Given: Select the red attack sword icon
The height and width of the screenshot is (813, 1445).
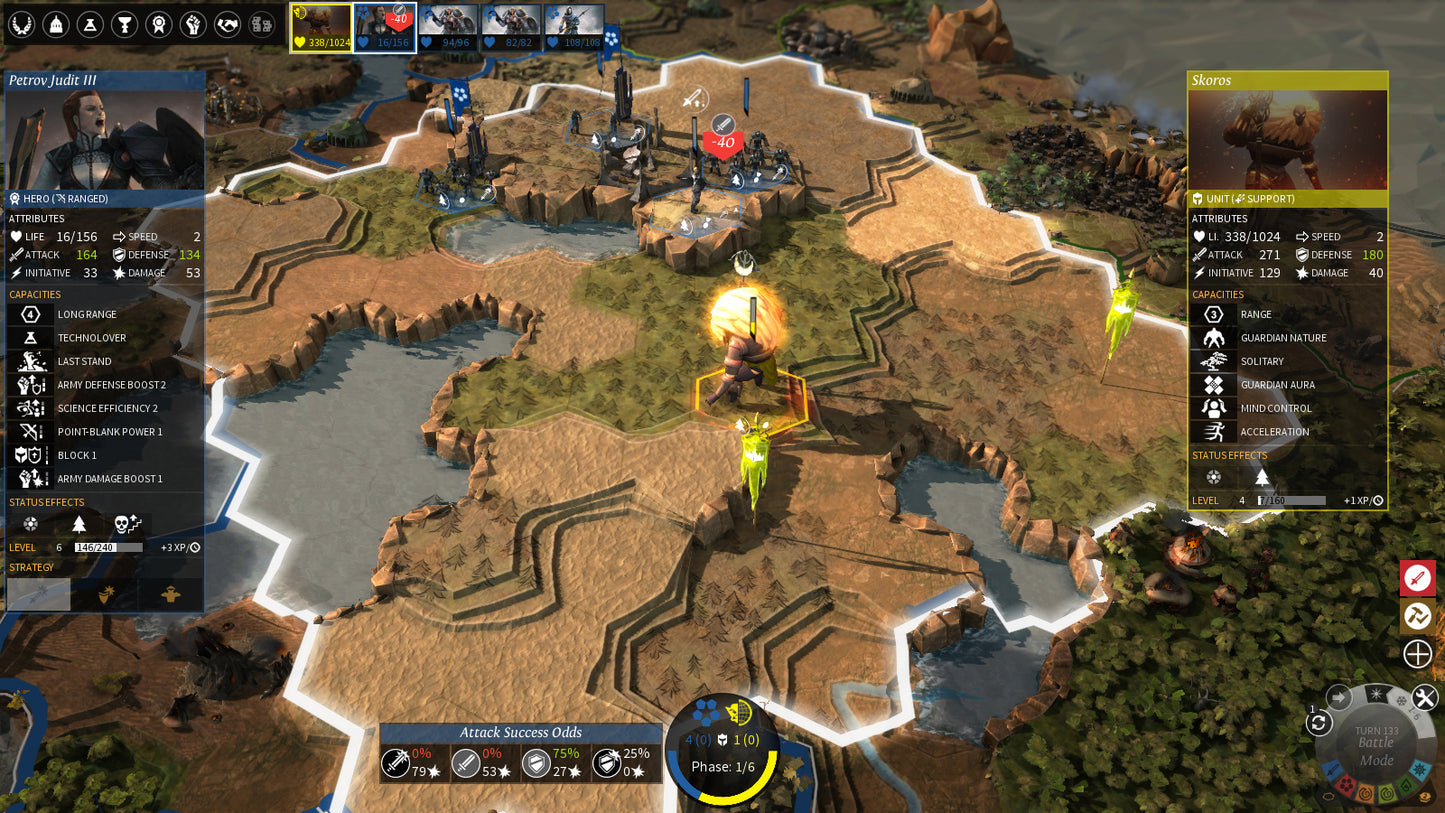Looking at the screenshot, I should coord(1417,578).
